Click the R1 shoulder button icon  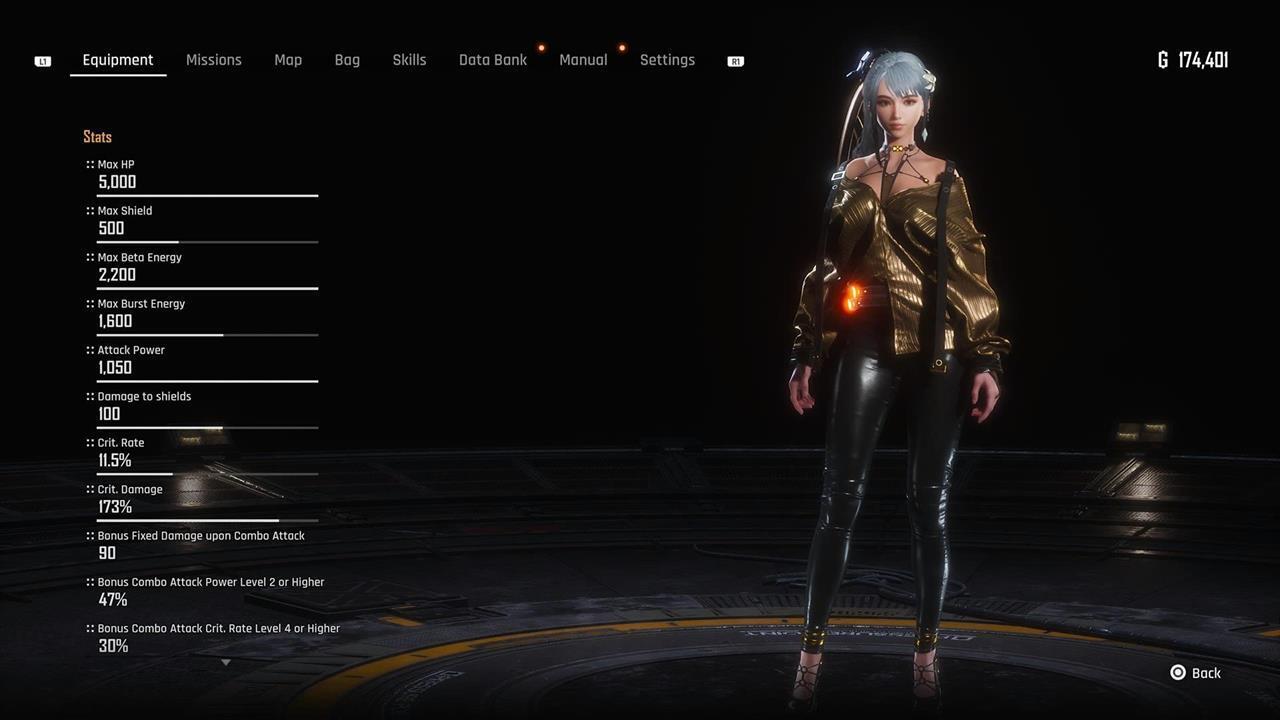pos(735,61)
